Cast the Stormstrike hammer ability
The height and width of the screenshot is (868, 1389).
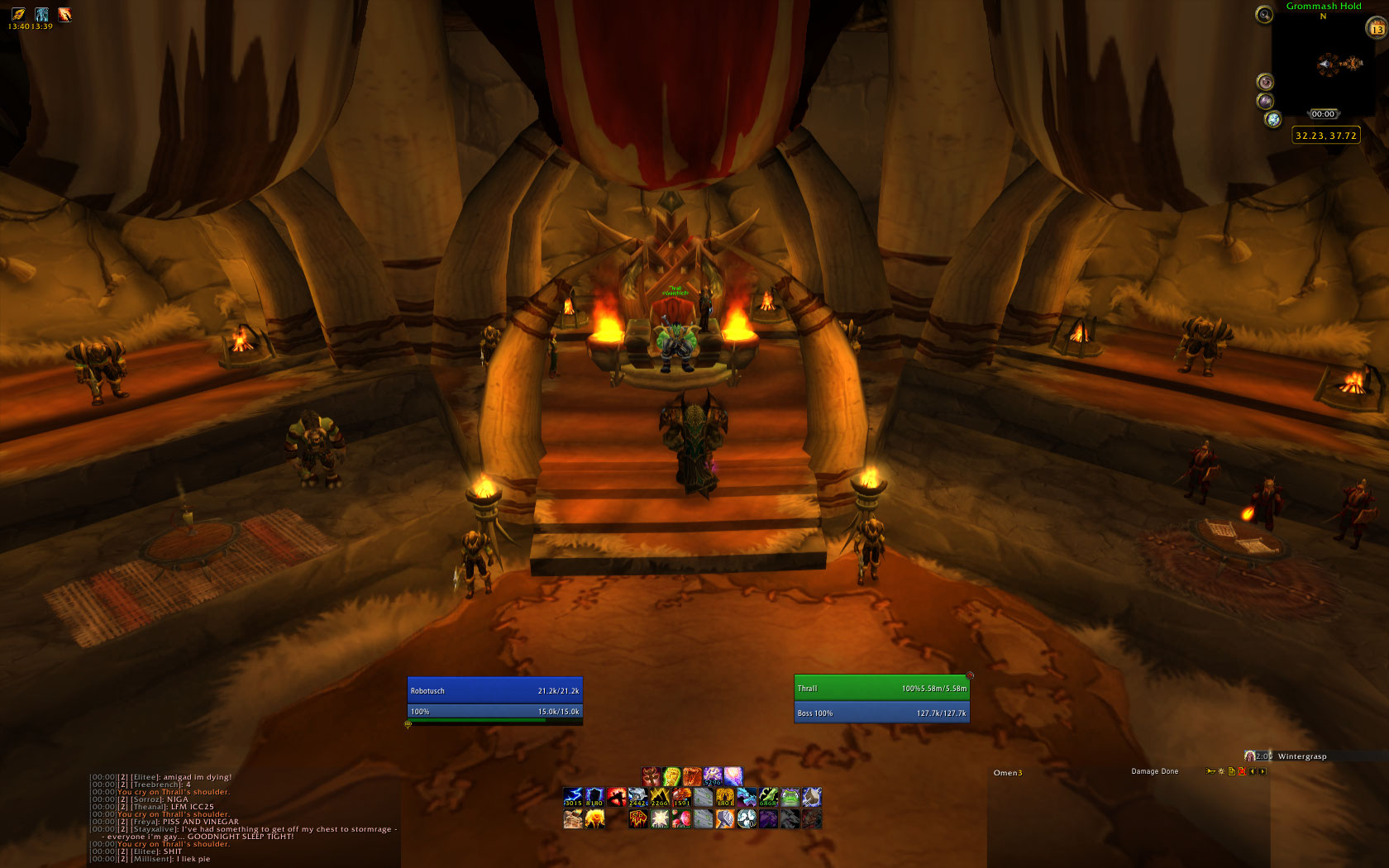tap(724, 818)
